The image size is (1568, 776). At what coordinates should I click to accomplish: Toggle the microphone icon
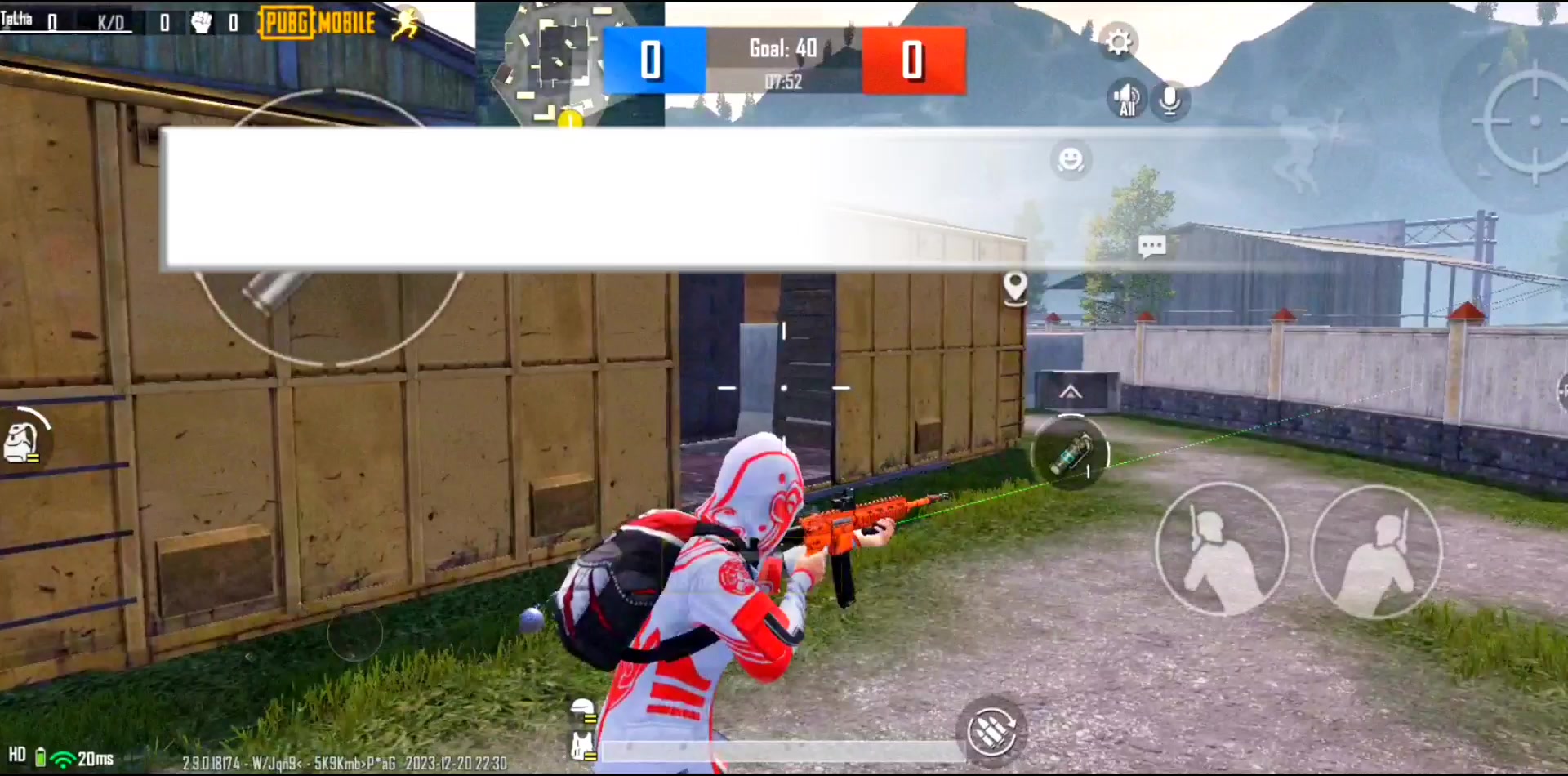[1169, 100]
